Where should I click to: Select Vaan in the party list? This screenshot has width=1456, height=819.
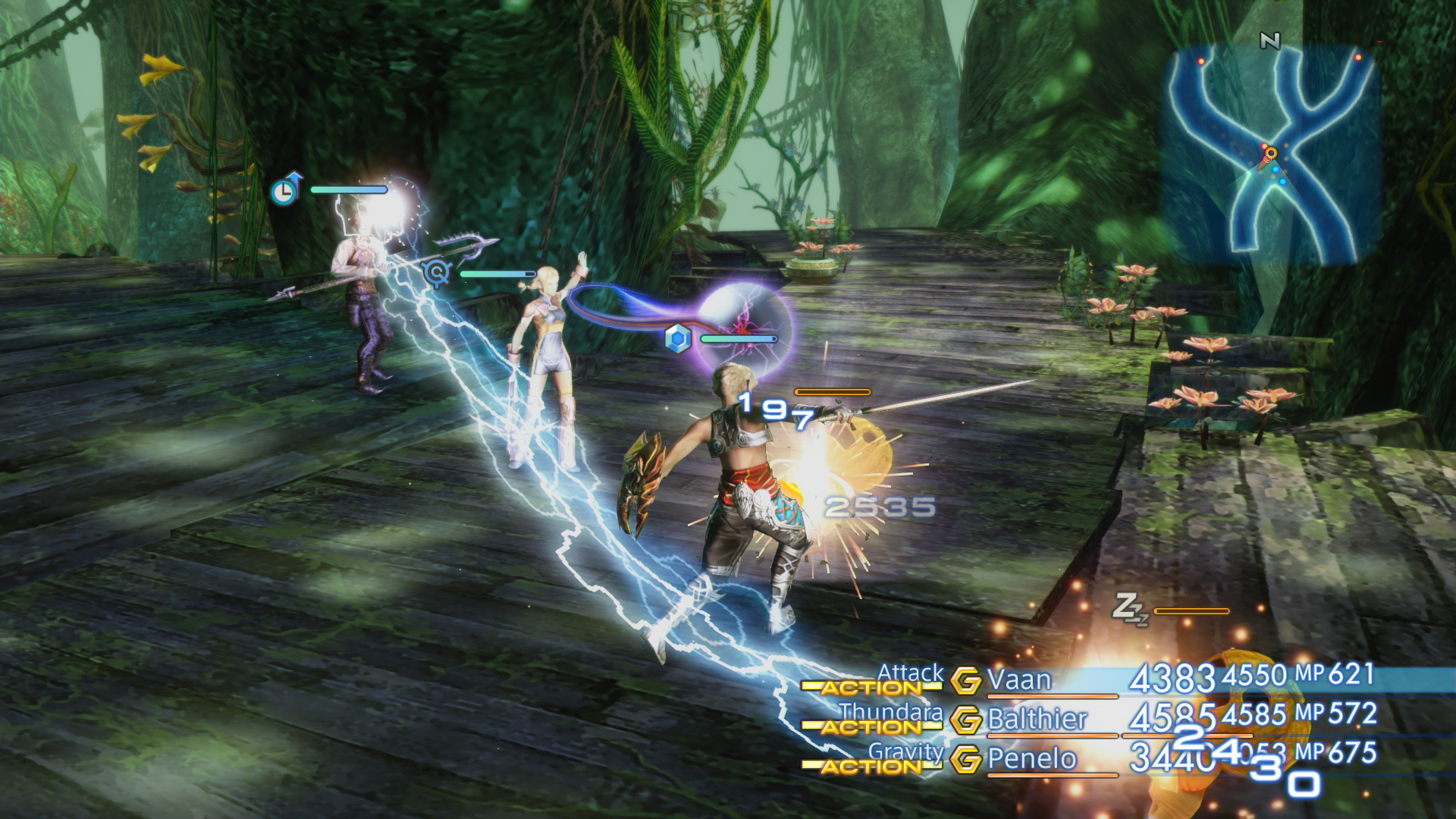1019,679
